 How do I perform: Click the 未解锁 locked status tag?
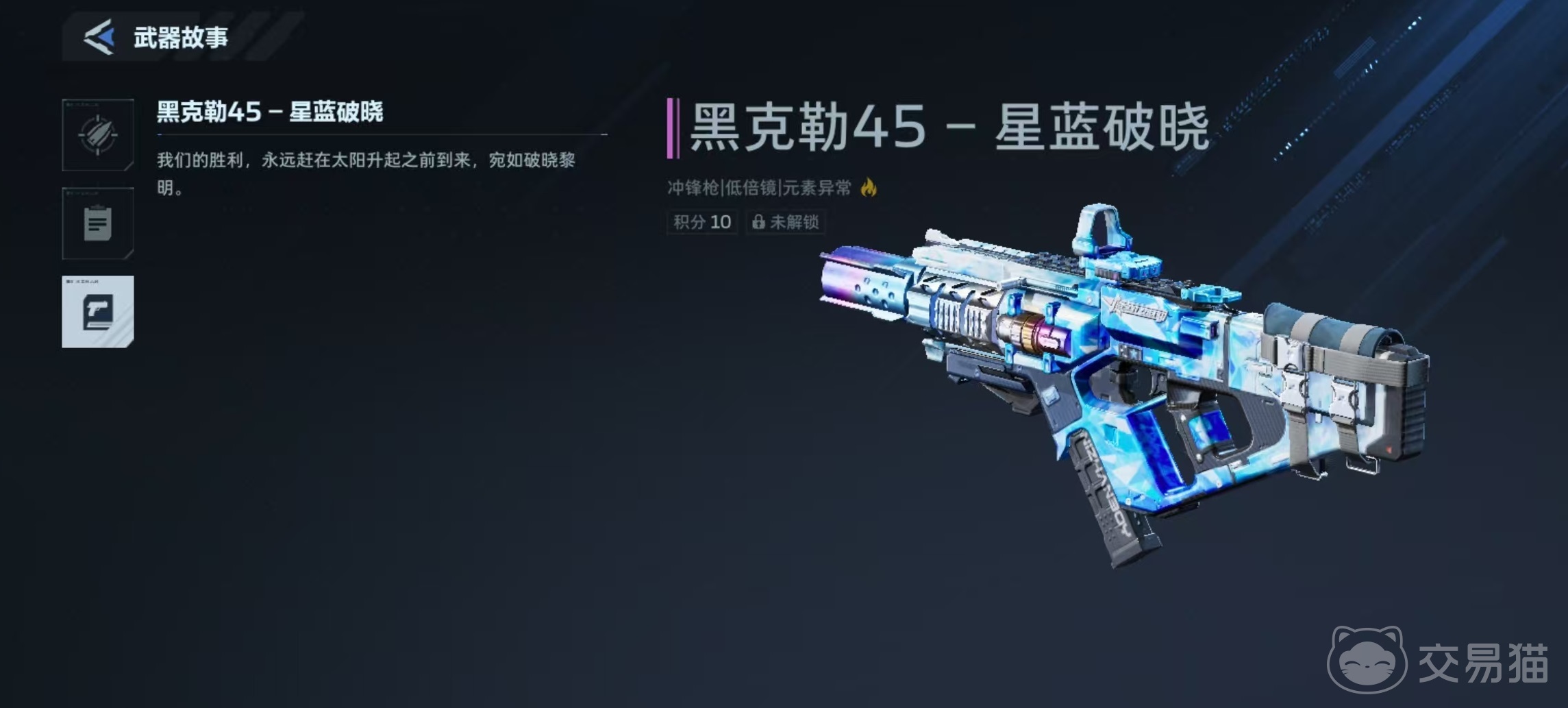785,222
